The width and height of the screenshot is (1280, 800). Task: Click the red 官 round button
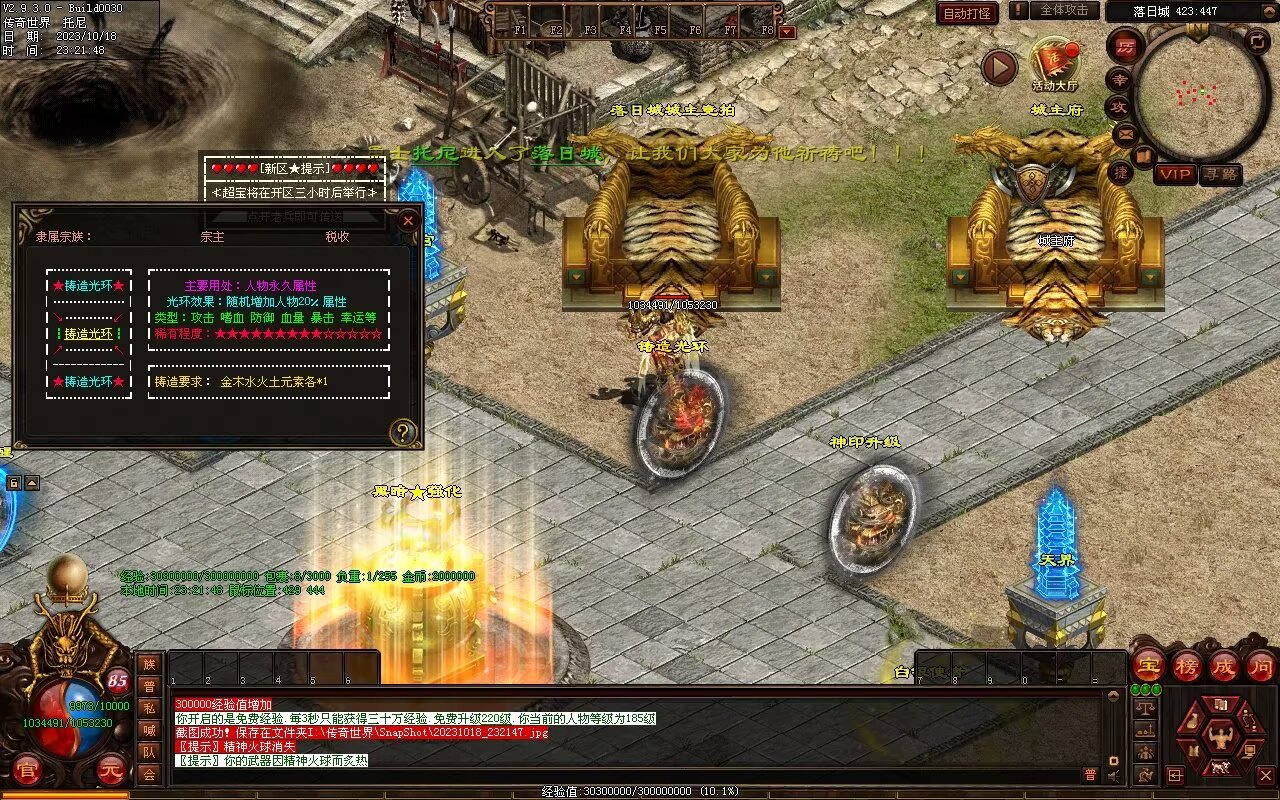point(27,771)
